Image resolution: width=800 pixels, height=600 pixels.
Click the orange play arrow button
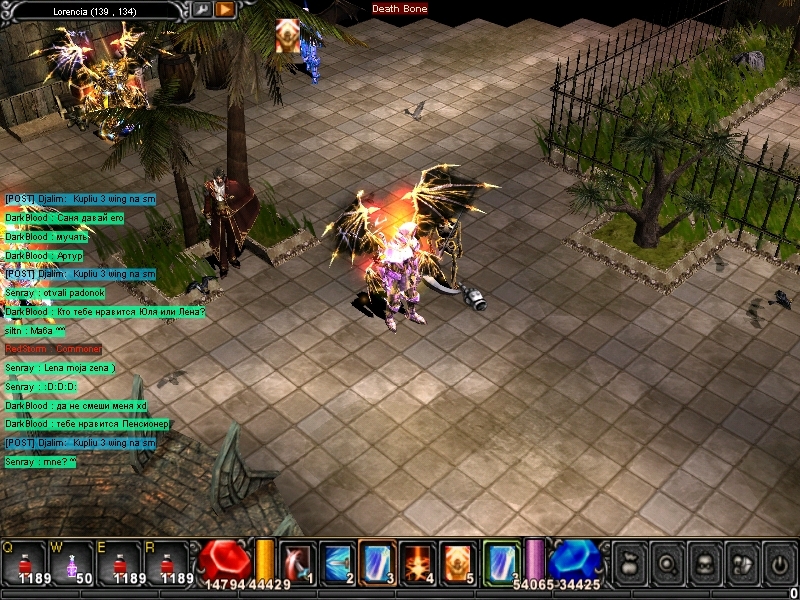225,9
